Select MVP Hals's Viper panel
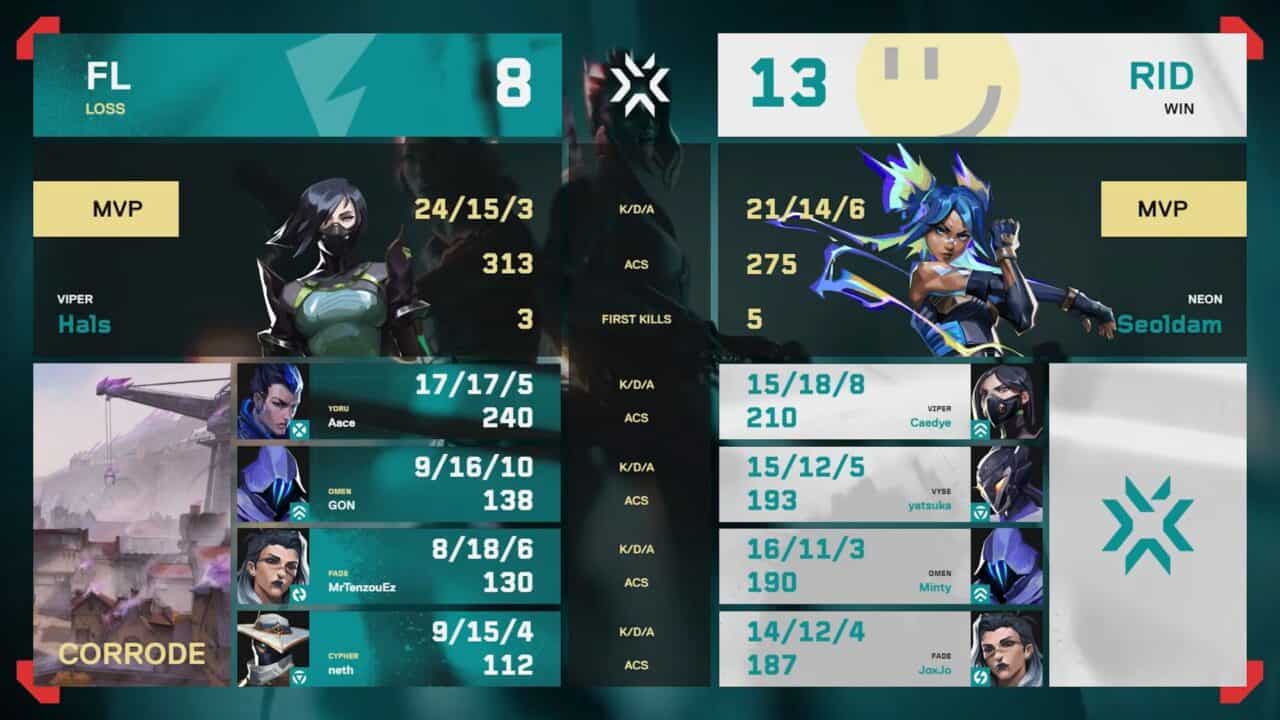This screenshot has height=720, width=1280. tap(297, 250)
